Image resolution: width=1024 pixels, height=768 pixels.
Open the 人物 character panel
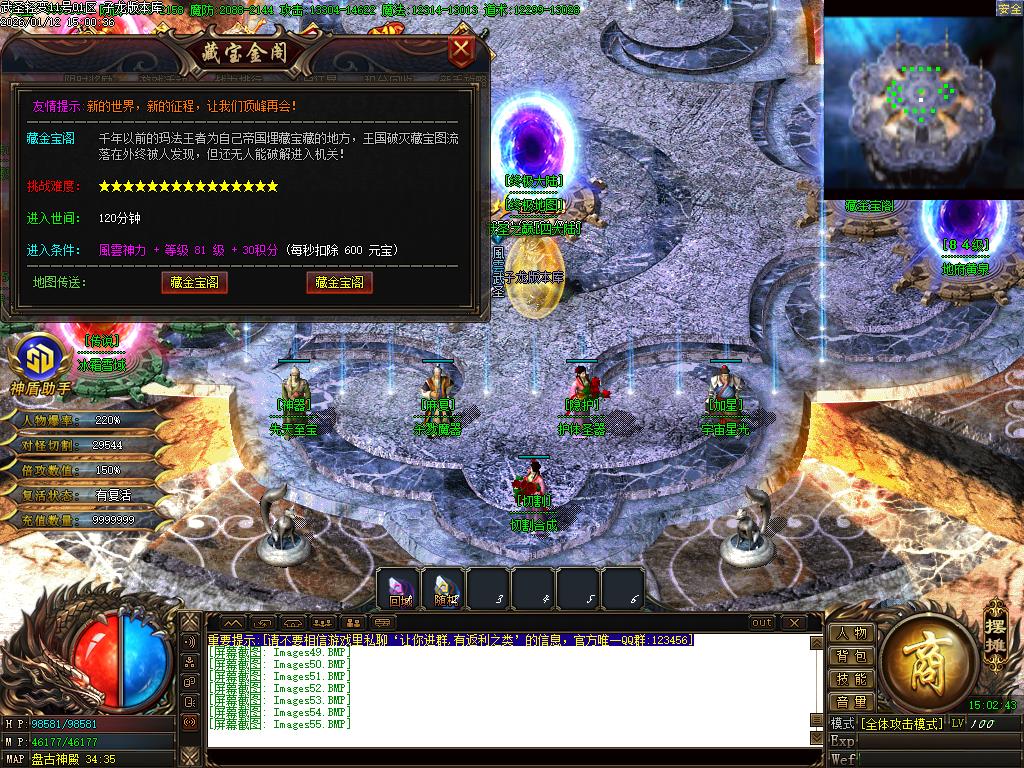[x=851, y=634]
